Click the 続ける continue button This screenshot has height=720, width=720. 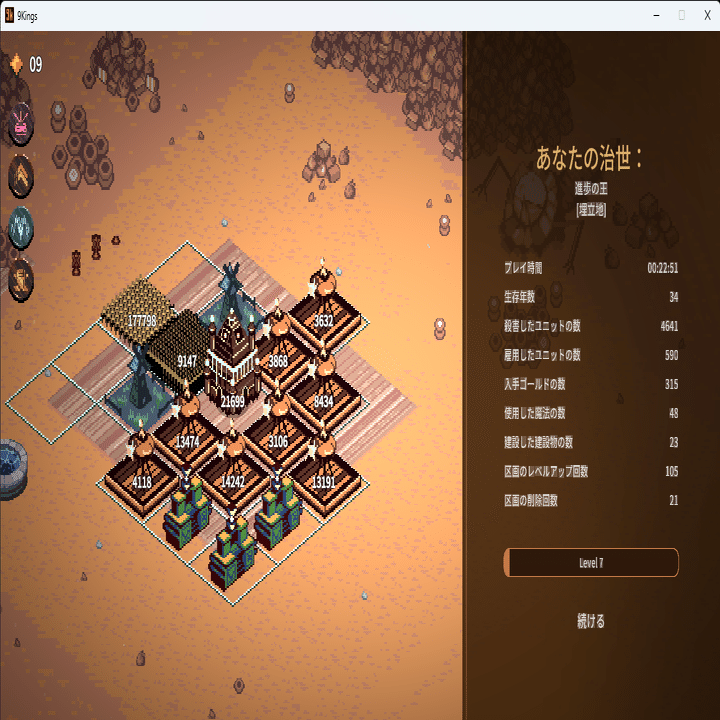tap(591, 621)
